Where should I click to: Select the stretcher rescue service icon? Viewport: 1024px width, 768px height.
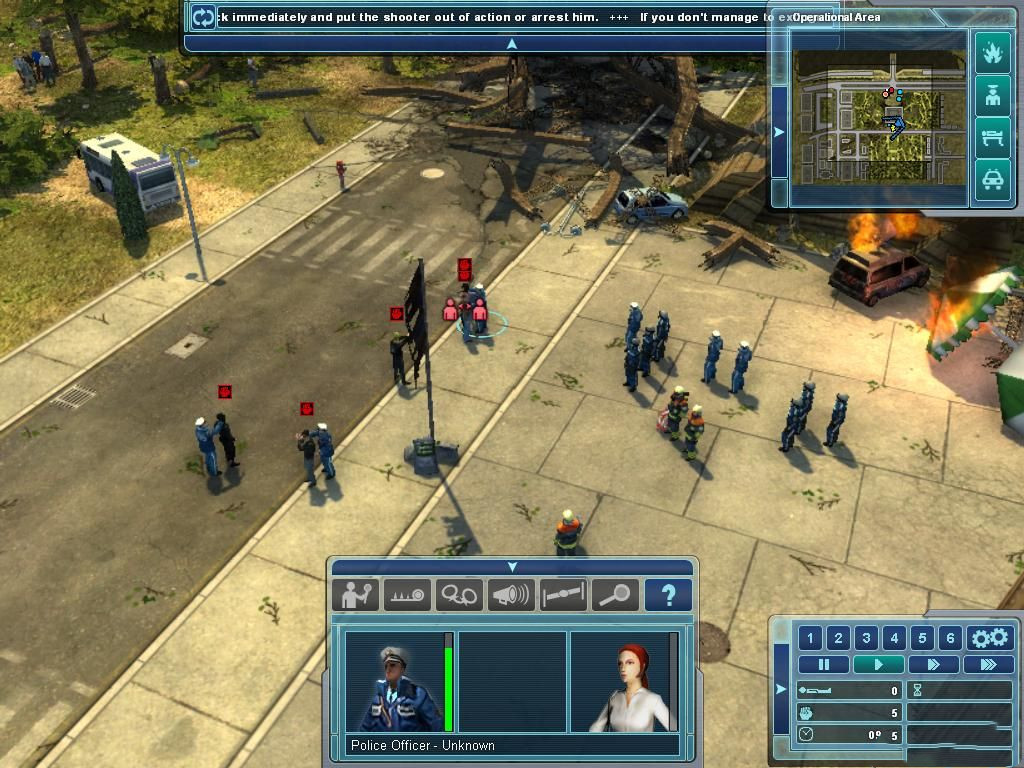(x=992, y=138)
